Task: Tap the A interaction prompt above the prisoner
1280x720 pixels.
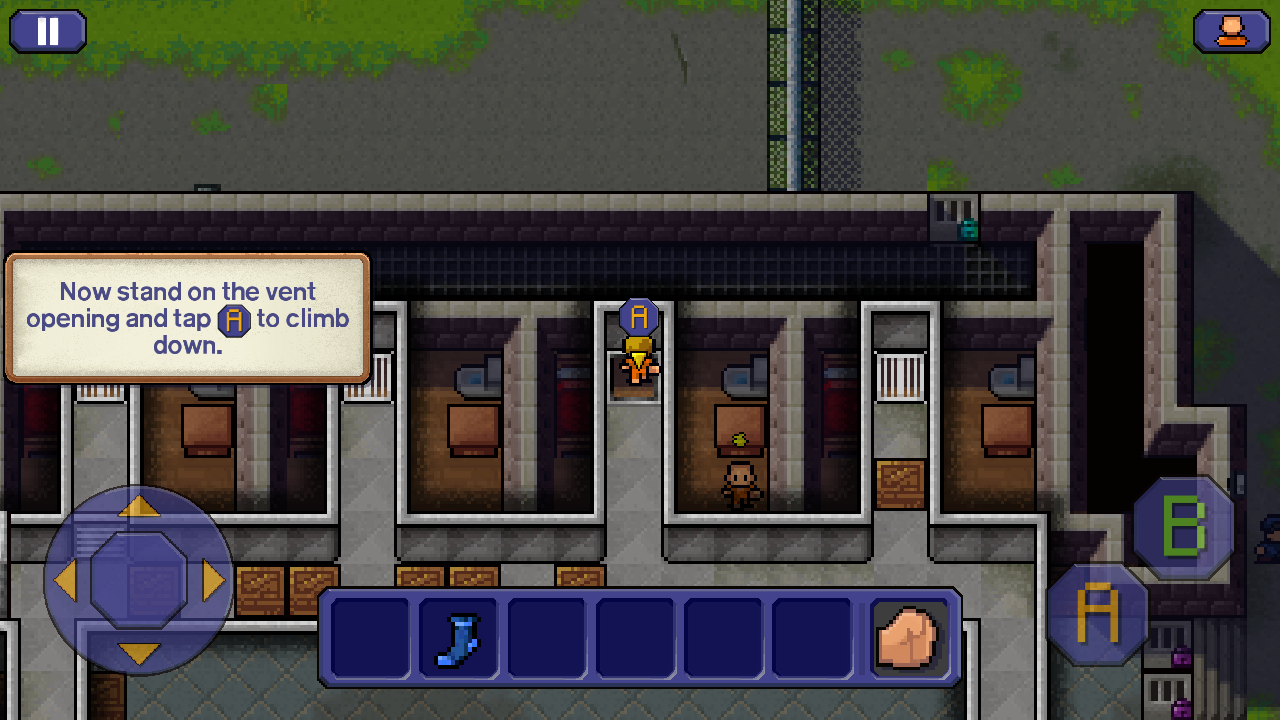Action: [x=638, y=317]
